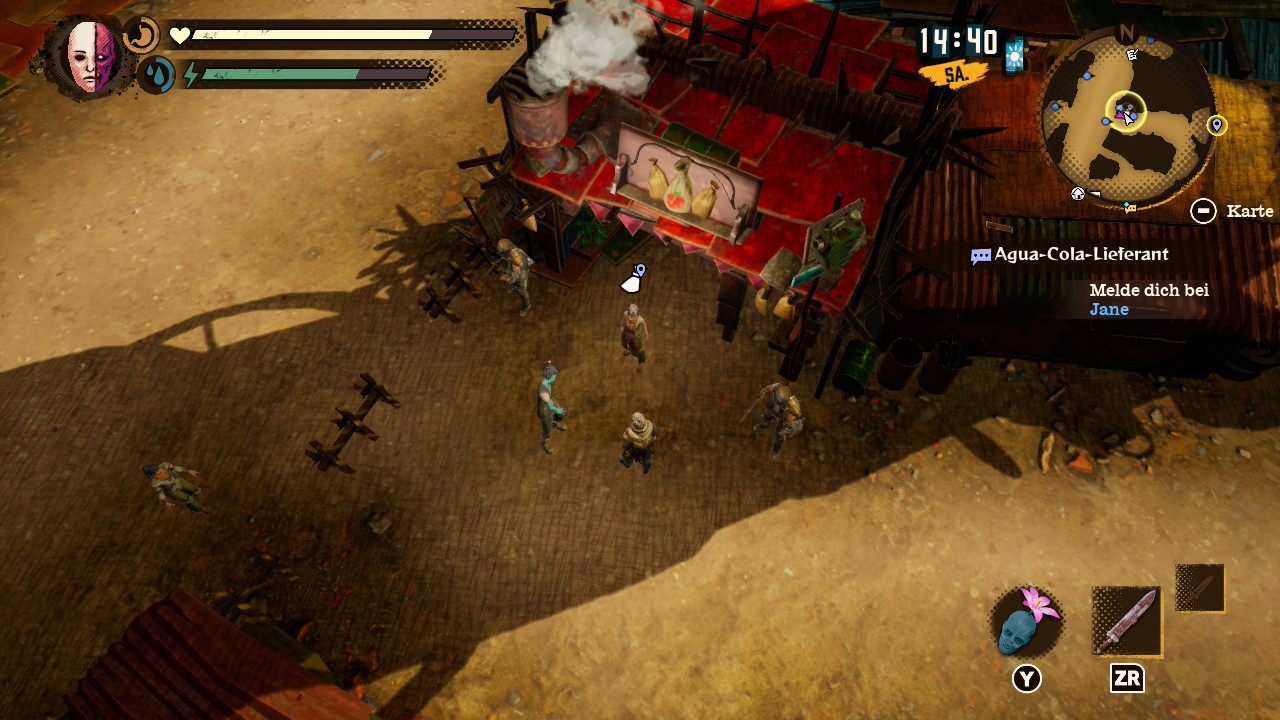Use the blue skull flower item
The width and height of the screenshot is (1280, 720).
[x=1026, y=622]
